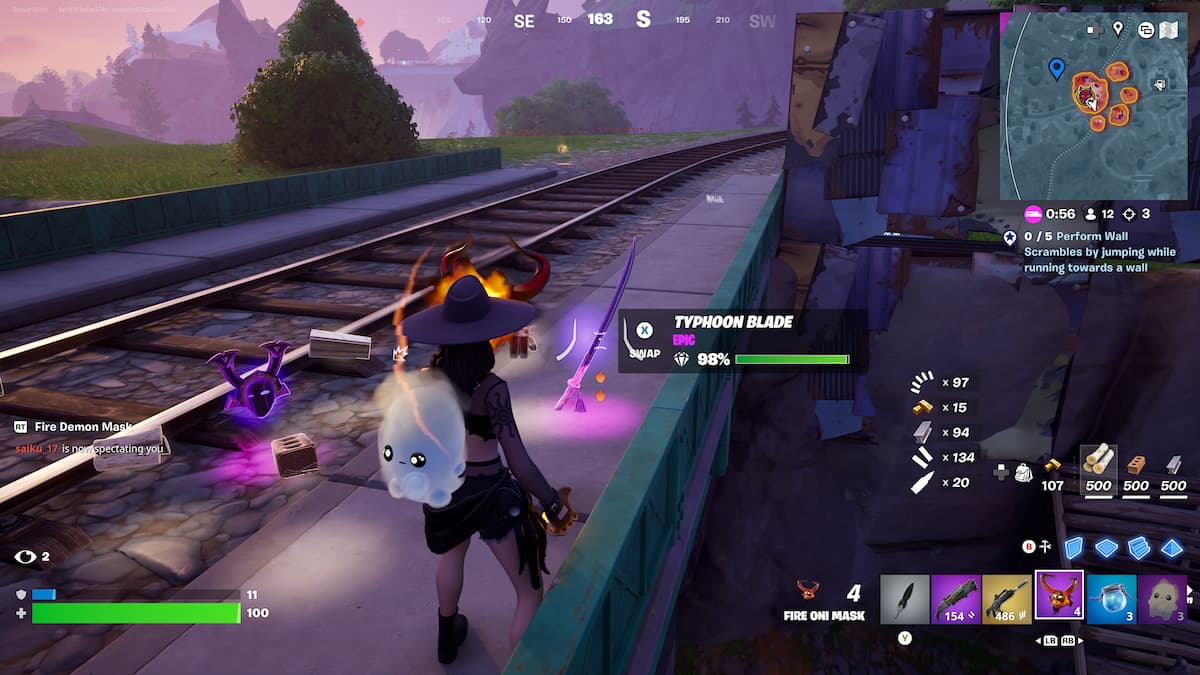Pick the blue Shield Fish jar slot
This screenshot has width=1200, height=675.
click(1110, 598)
